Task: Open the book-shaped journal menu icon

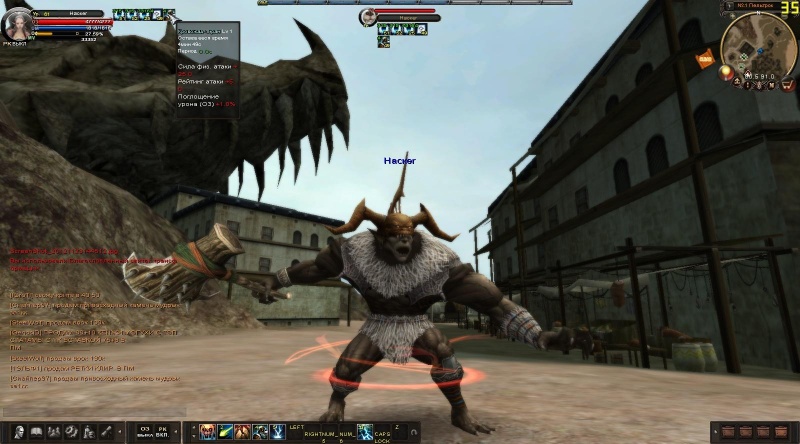Action: (x=35, y=431)
